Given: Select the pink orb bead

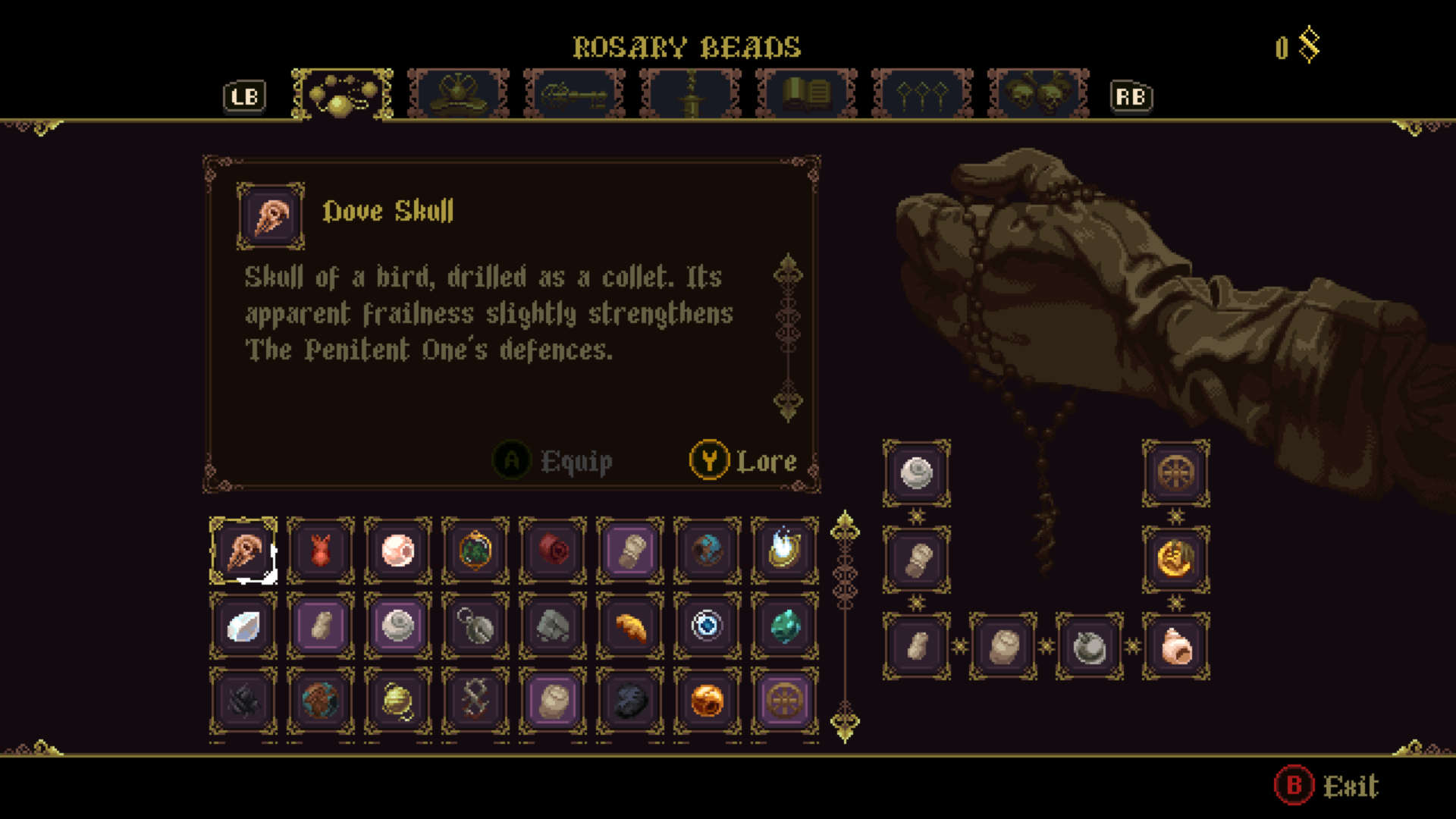Looking at the screenshot, I should pos(398,551).
